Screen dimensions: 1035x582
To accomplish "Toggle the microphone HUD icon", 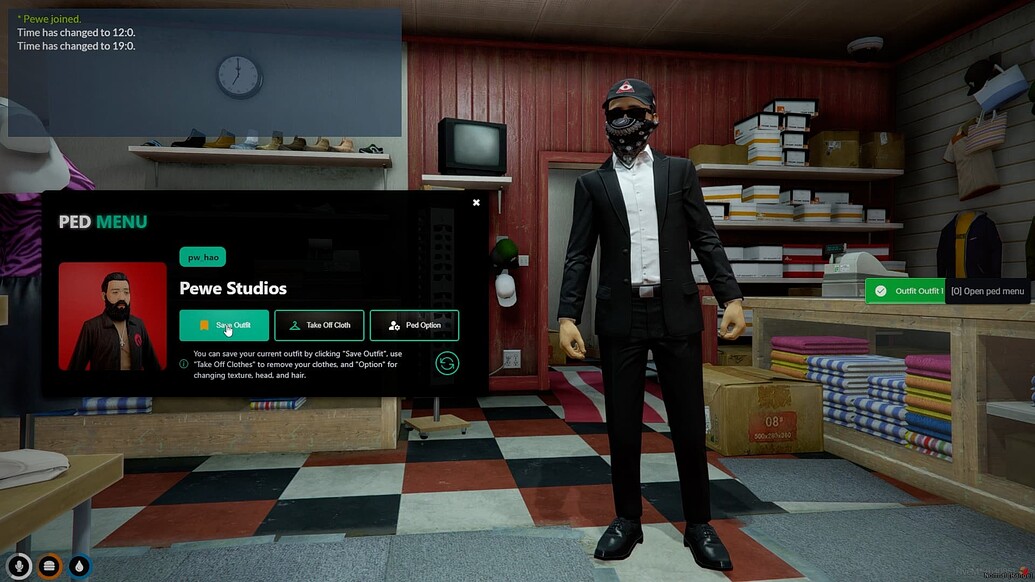I will coord(17,566).
